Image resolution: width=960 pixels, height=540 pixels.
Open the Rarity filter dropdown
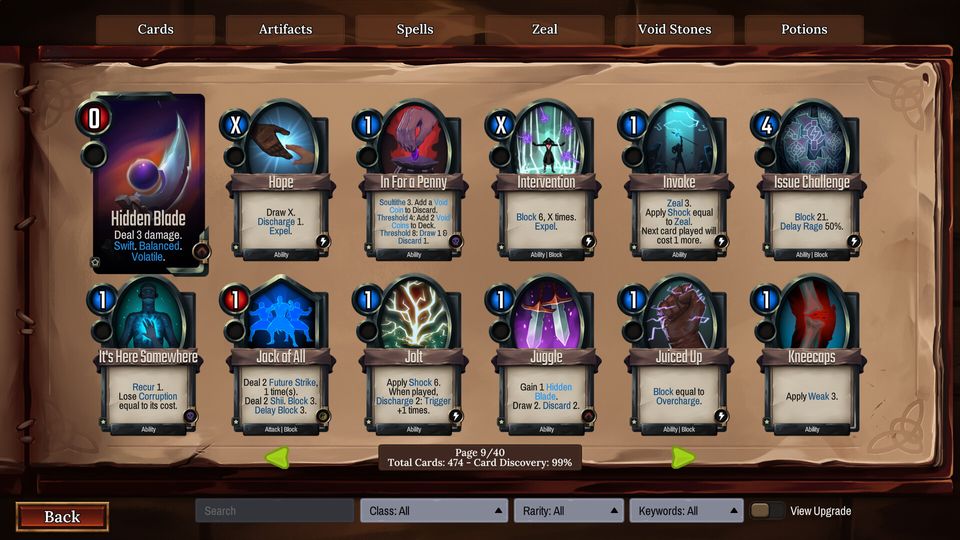pos(569,511)
